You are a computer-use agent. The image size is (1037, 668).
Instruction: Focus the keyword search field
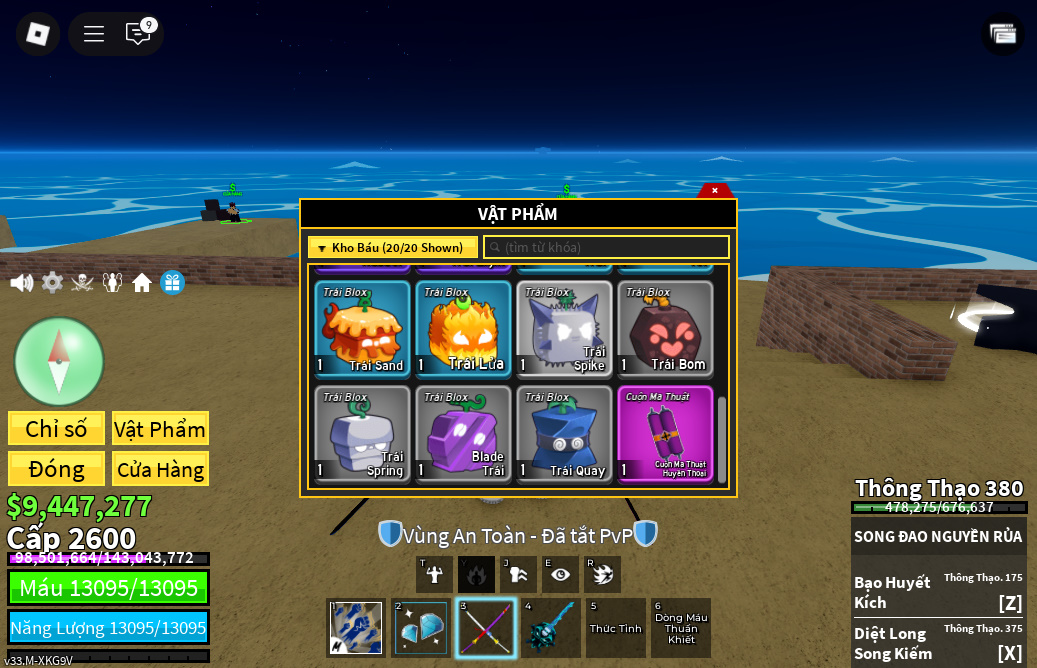point(607,247)
